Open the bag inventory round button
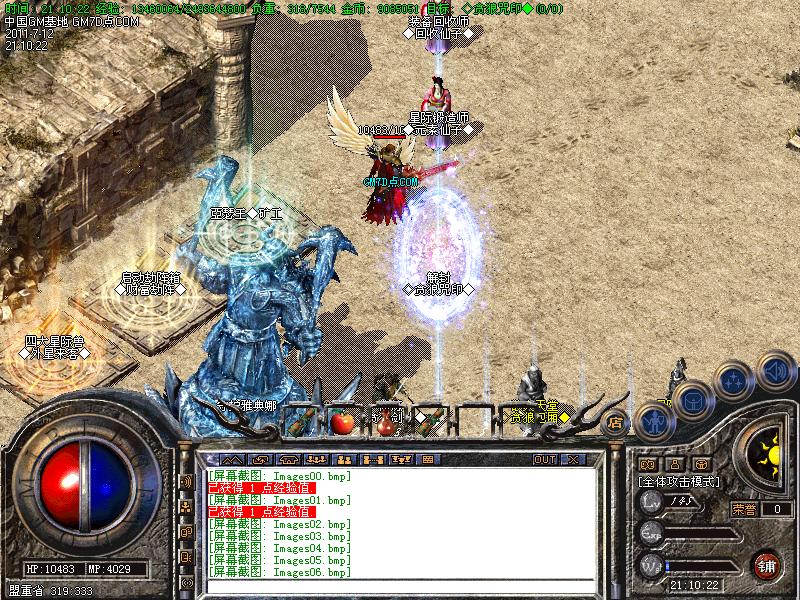The height and width of the screenshot is (600, 800). point(691,401)
